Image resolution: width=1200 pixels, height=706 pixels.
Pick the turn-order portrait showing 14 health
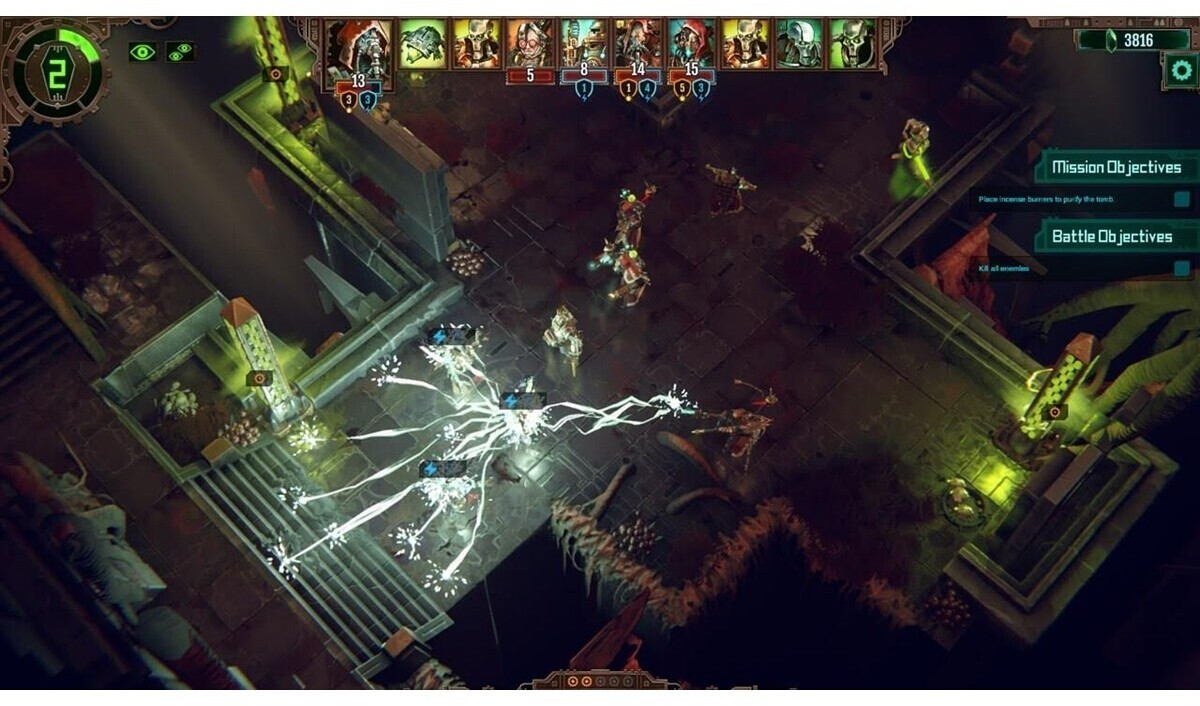[638, 45]
